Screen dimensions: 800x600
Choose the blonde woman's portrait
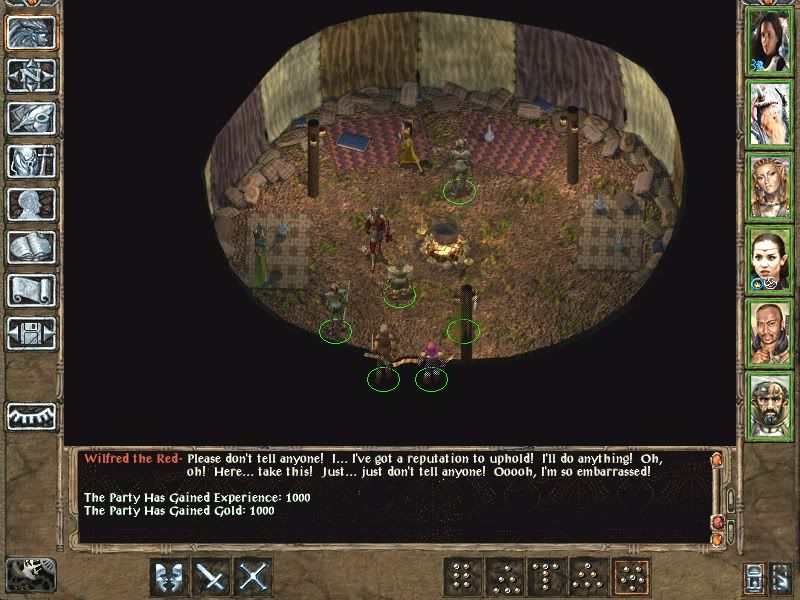pyautogui.click(x=770, y=186)
